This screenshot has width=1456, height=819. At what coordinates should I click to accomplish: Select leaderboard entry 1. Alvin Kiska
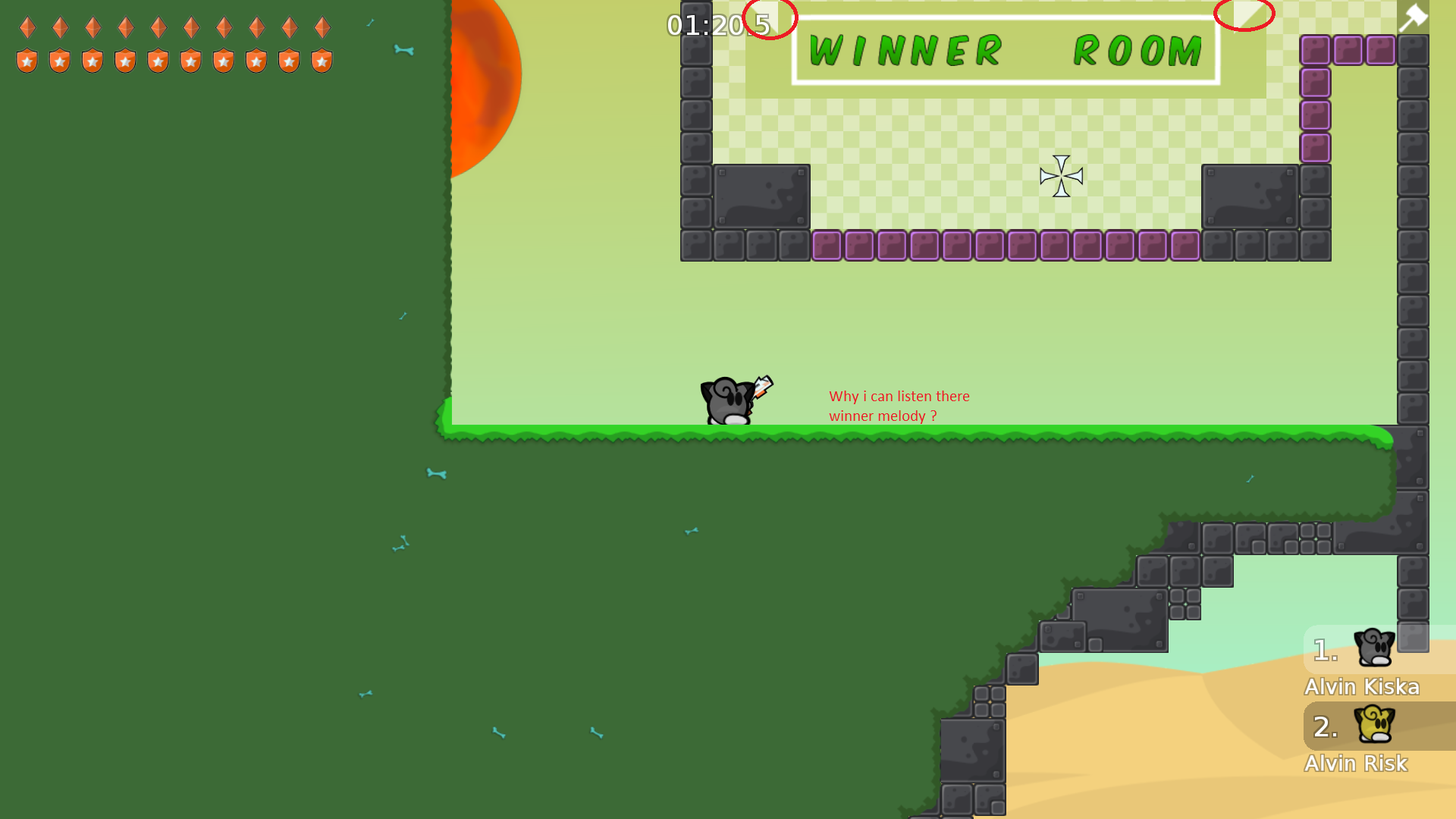pos(1362,686)
